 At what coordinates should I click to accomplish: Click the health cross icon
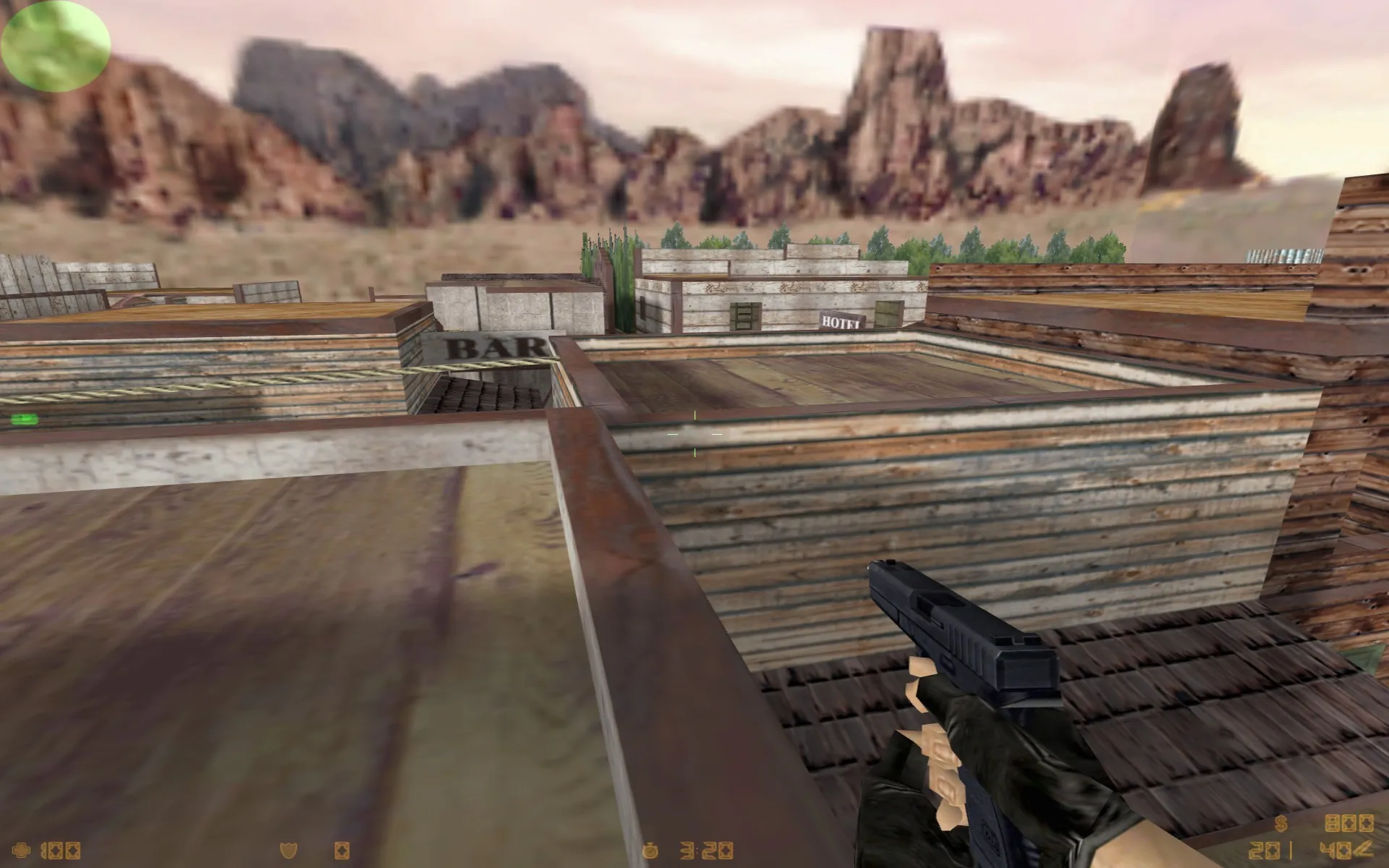pyautogui.click(x=22, y=850)
